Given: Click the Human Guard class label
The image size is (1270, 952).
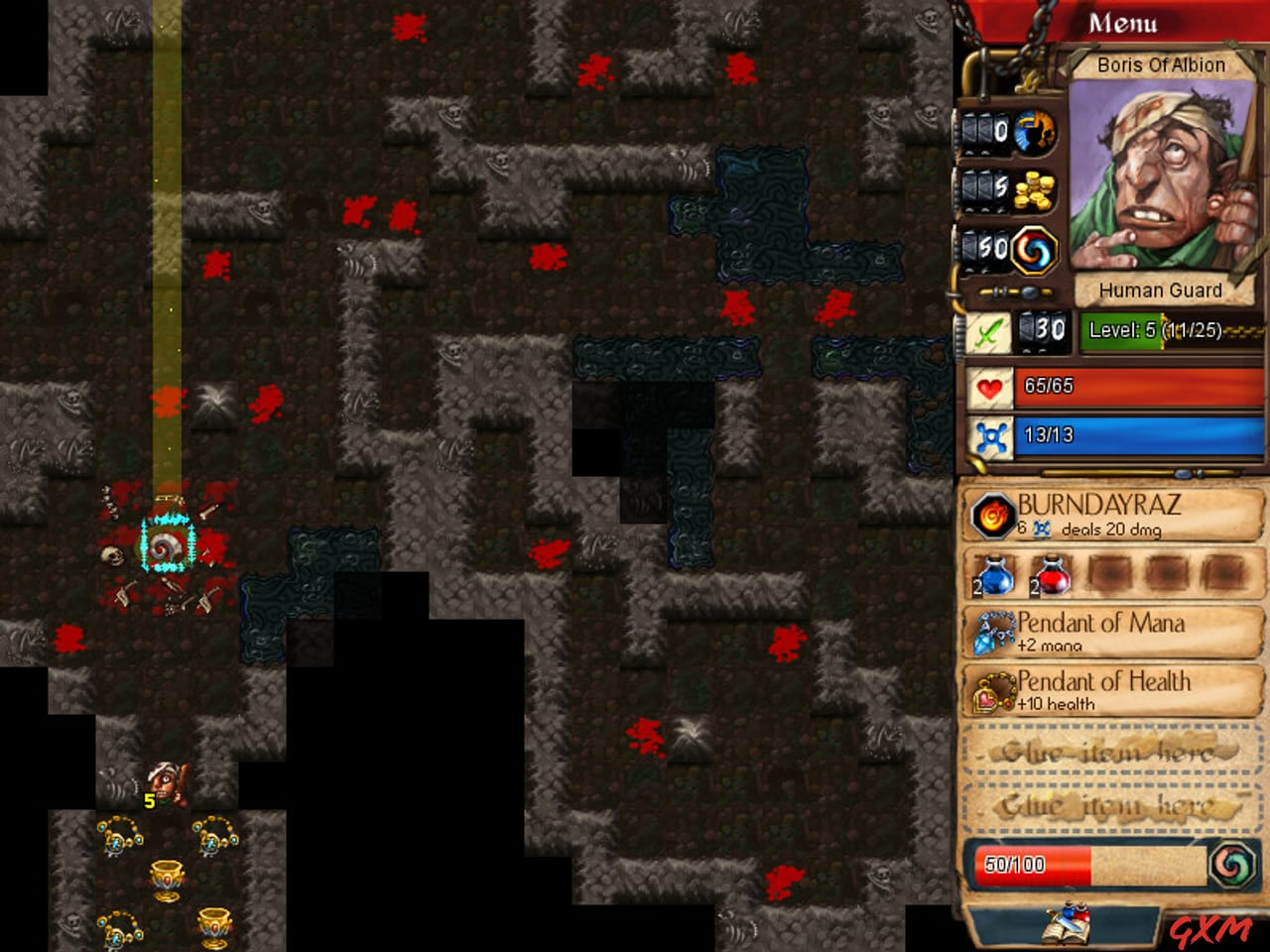Looking at the screenshot, I should [1161, 290].
